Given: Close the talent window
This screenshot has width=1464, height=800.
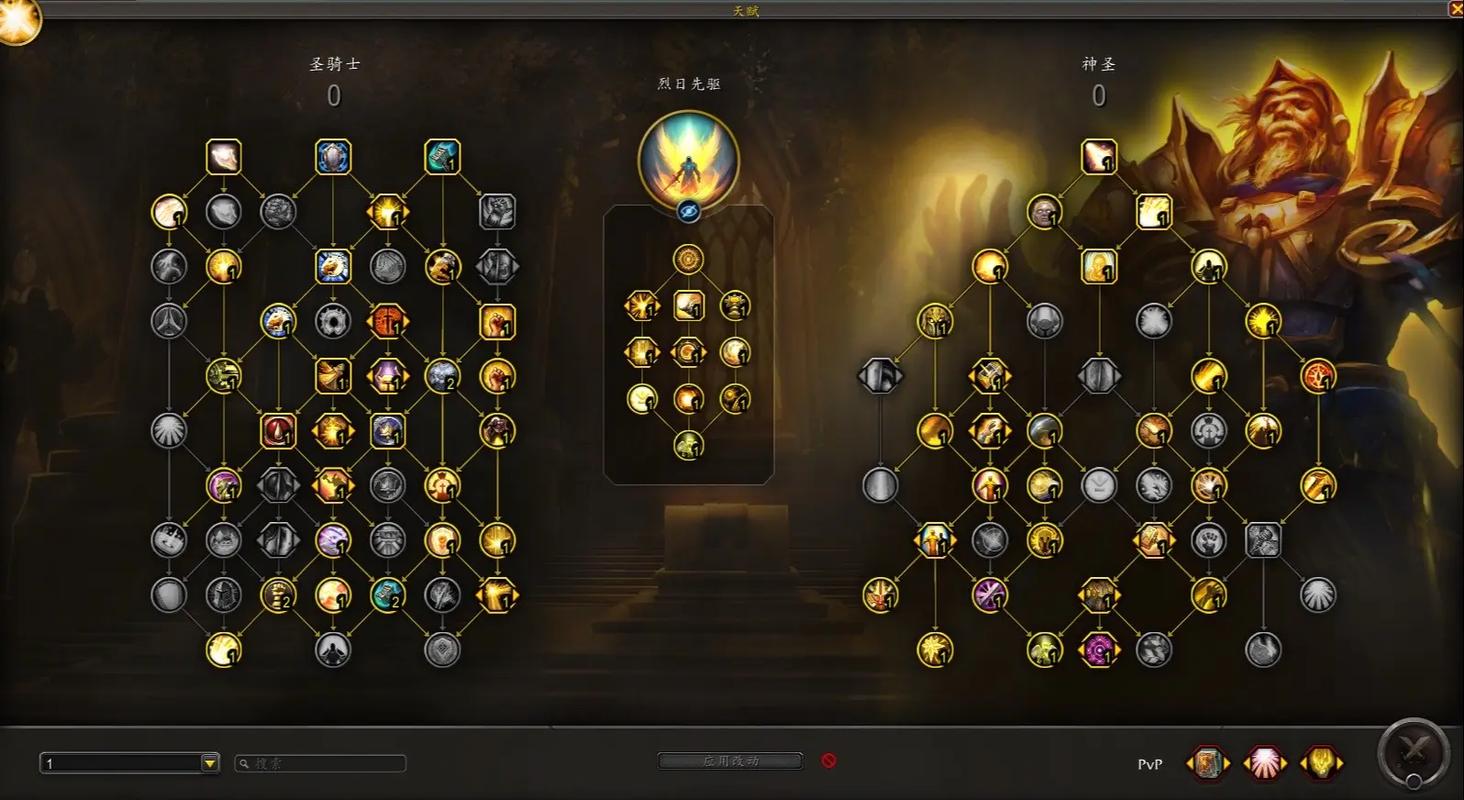Looking at the screenshot, I should point(1456,8).
